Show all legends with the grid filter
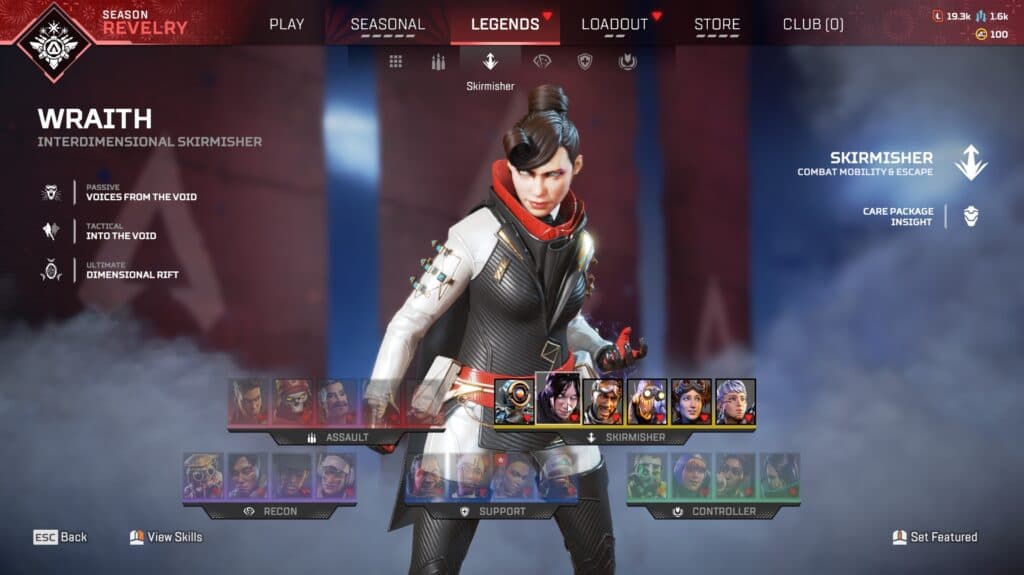This screenshot has height=575, width=1024. [396, 62]
